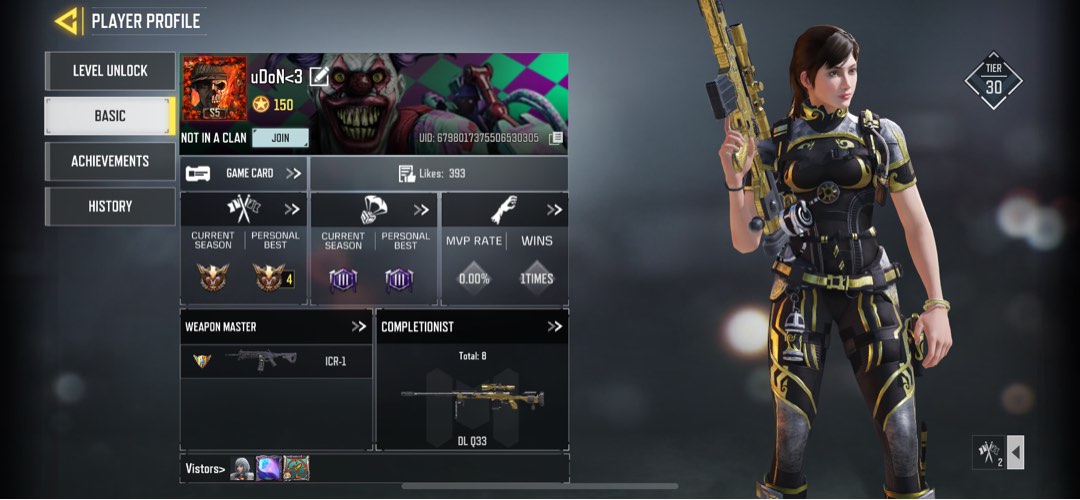
Task: Go back using the yellow arrow
Action: (x=68, y=20)
